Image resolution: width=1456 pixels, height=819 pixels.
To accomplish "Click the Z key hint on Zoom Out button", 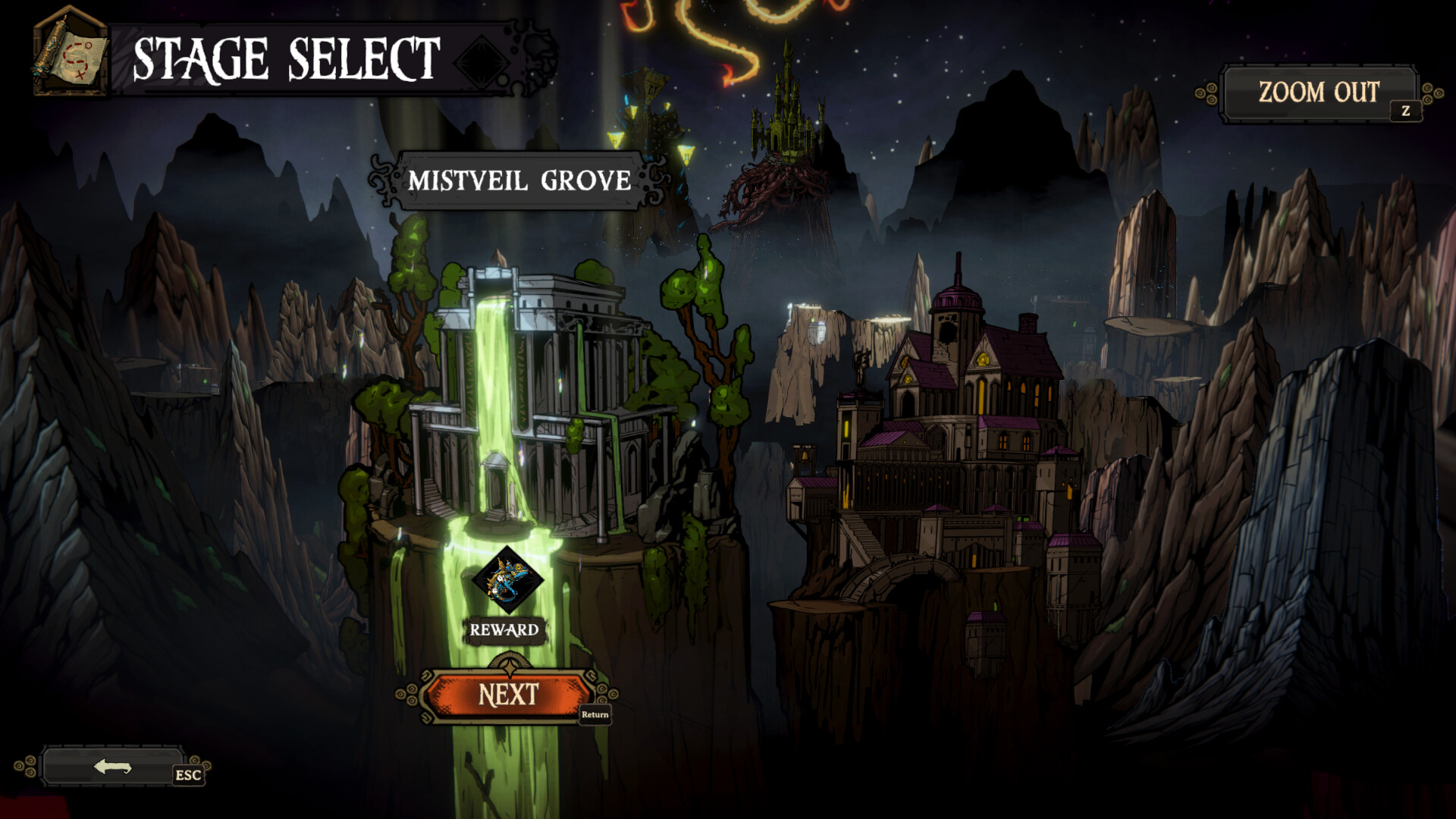I will tap(1407, 112).
